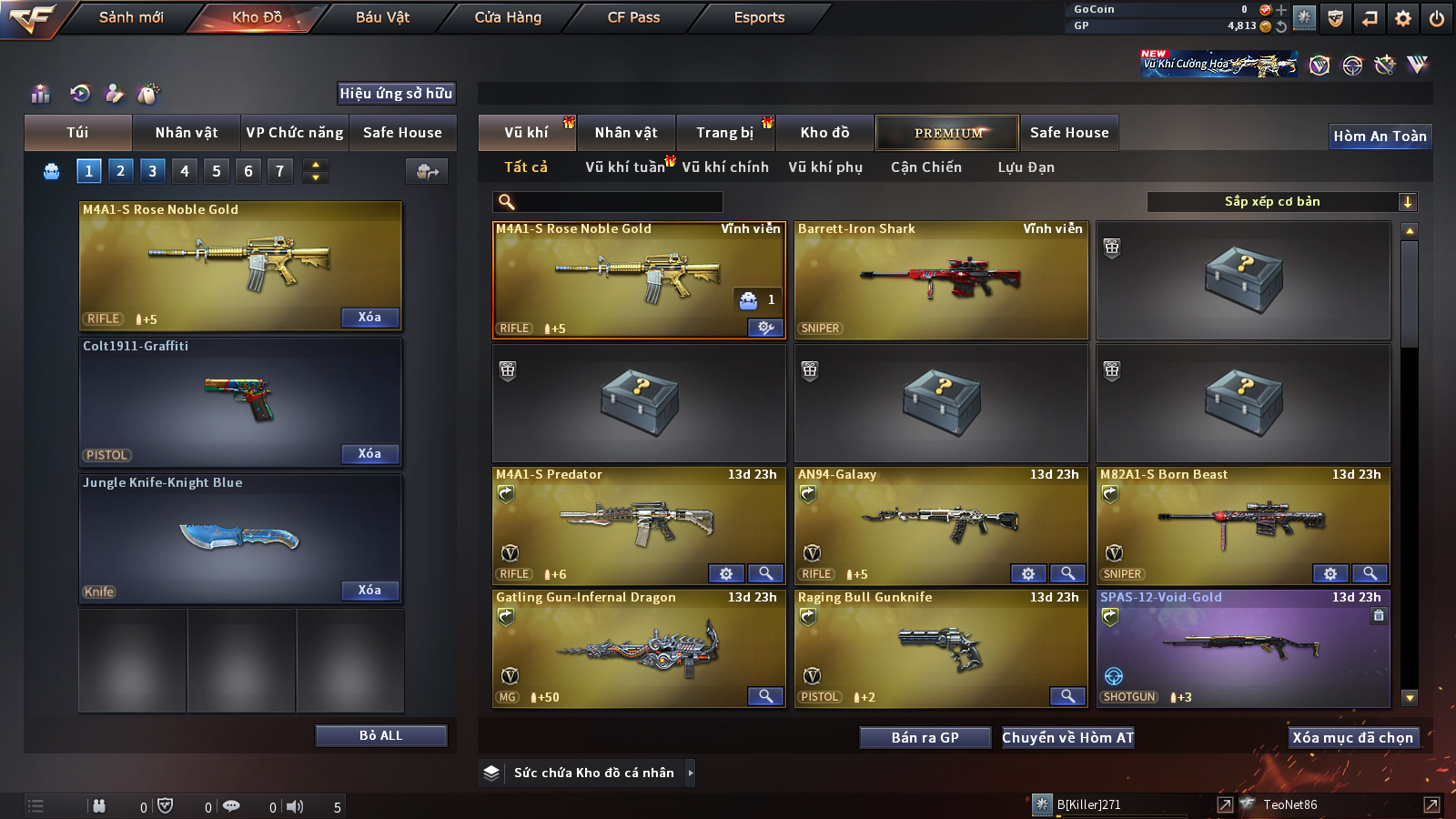The width and height of the screenshot is (1456, 819).
Task: Switch to the Nhân vật bag tab
Action: pos(186,133)
